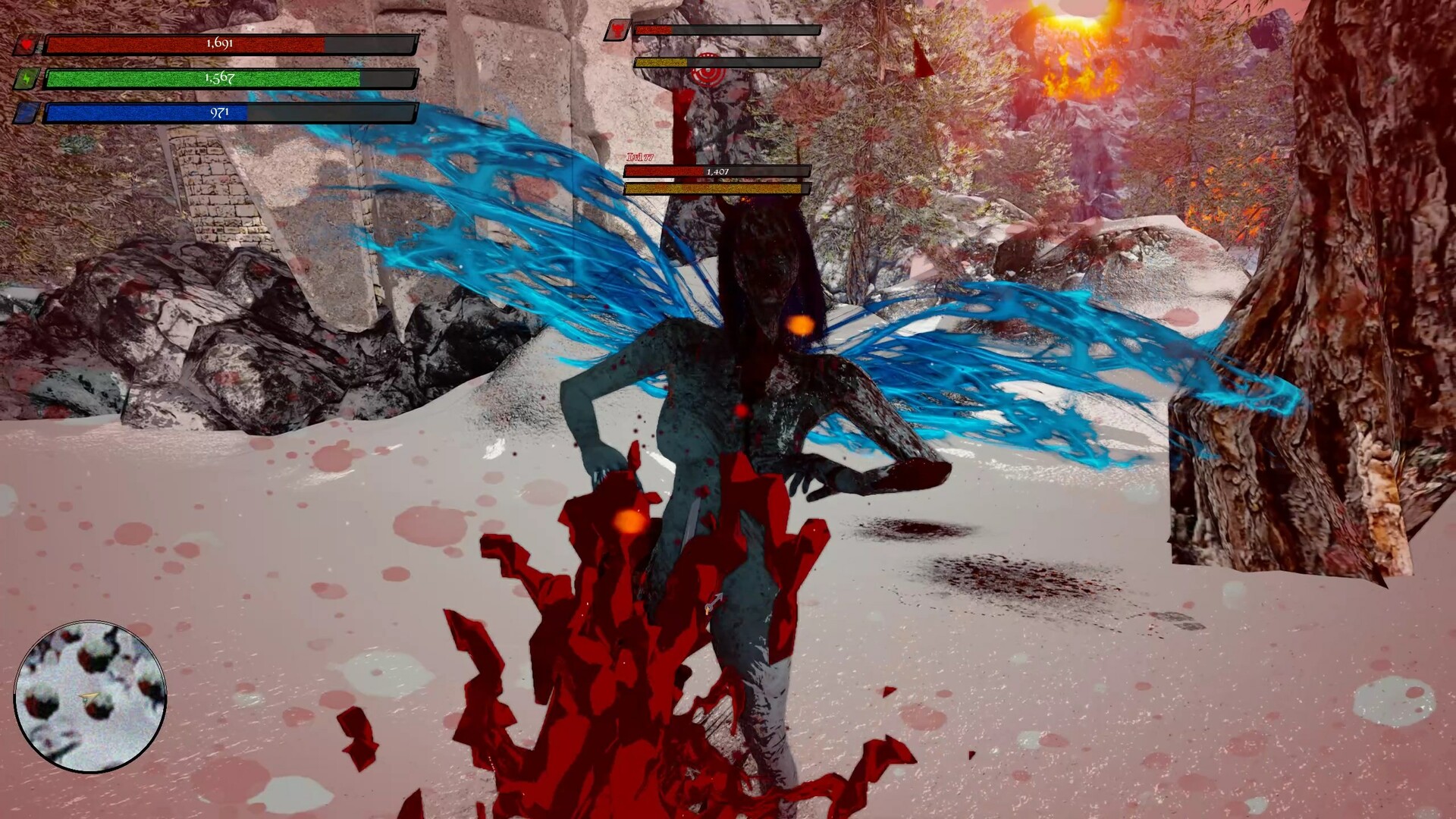
Task: Select the heart icon beside the health bar
Action: [x=27, y=43]
